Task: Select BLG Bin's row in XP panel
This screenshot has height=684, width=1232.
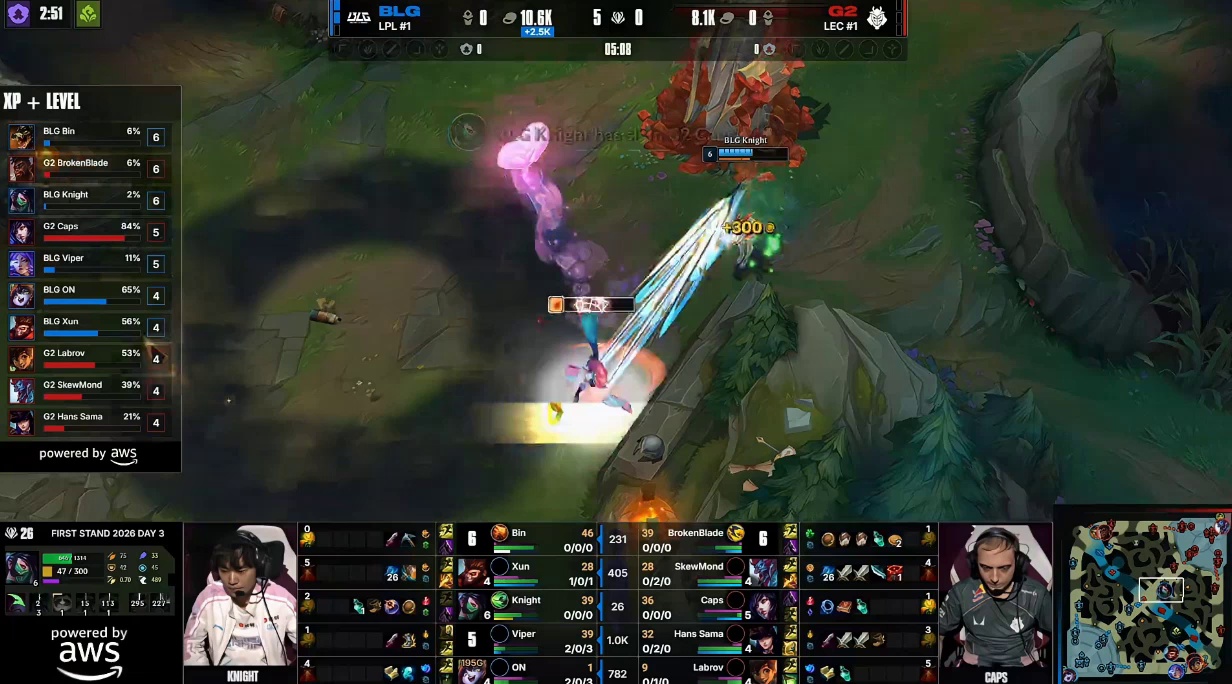Action: (88, 137)
